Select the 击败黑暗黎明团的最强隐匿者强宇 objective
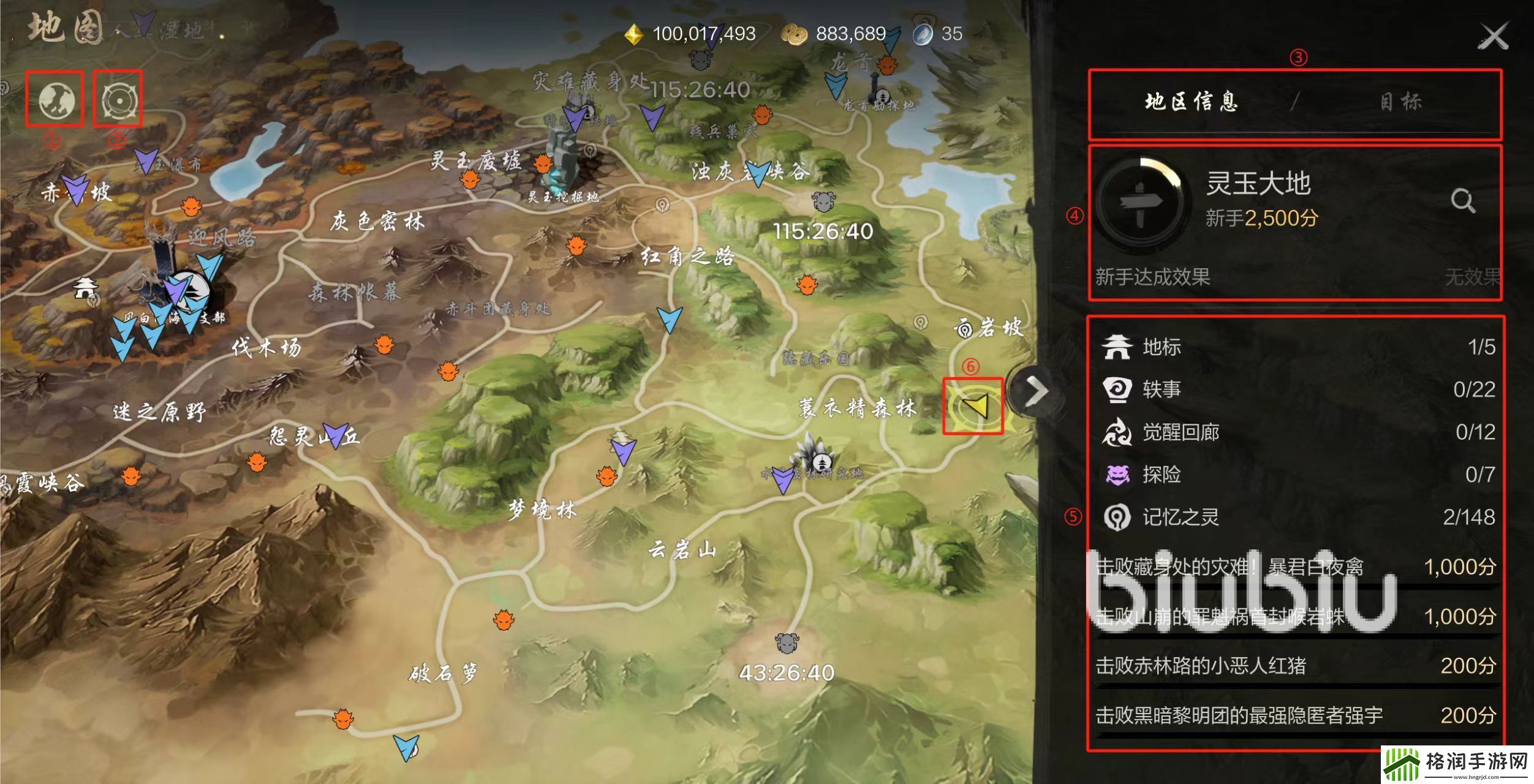Viewport: 1534px width, 784px height. coord(1296,715)
